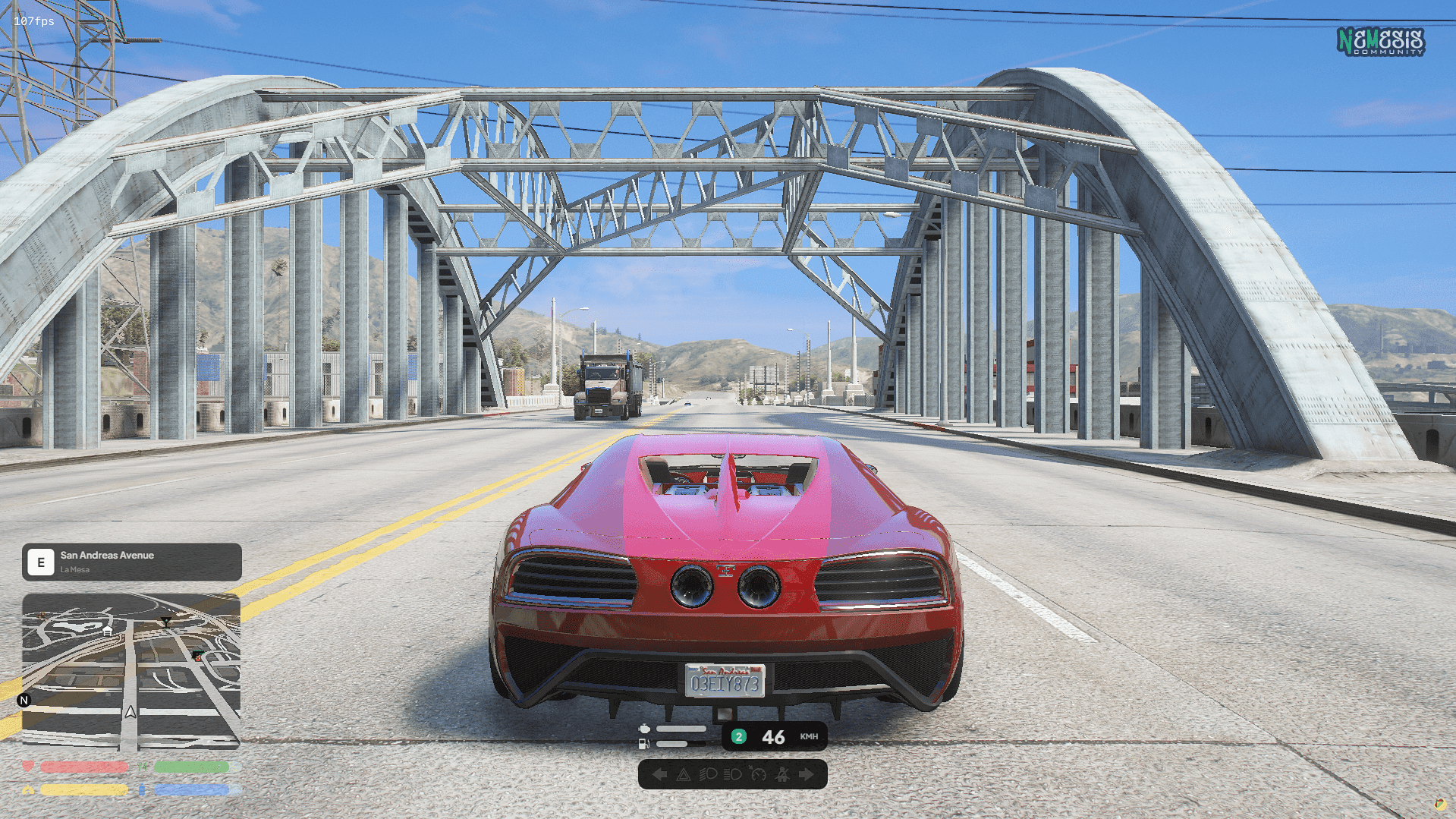Click the engine health icon
The height and width of the screenshot is (819, 1456).
coord(645,729)
